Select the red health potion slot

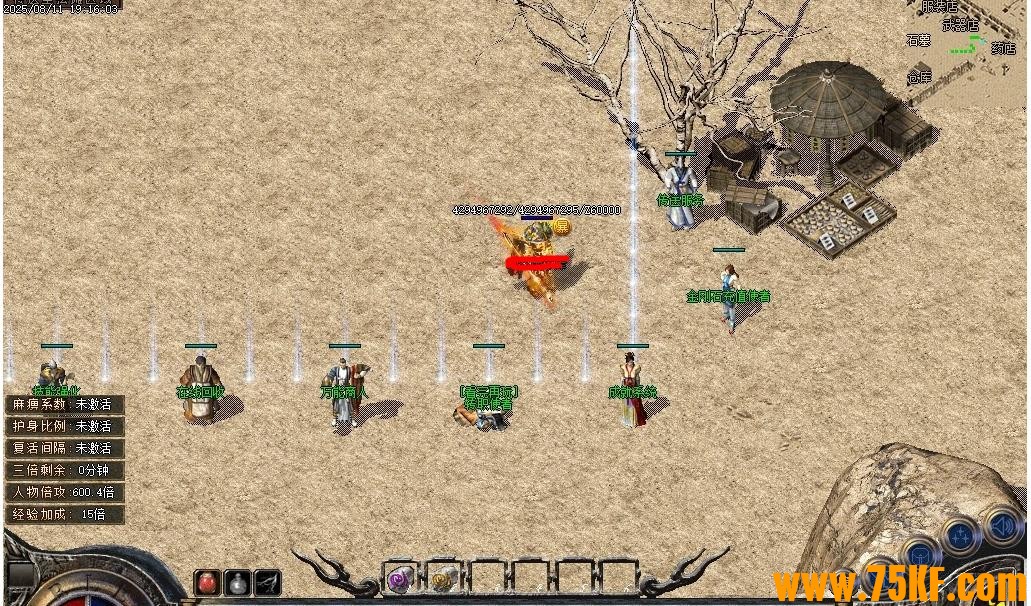pyautogui.click(x=207, y=582)
